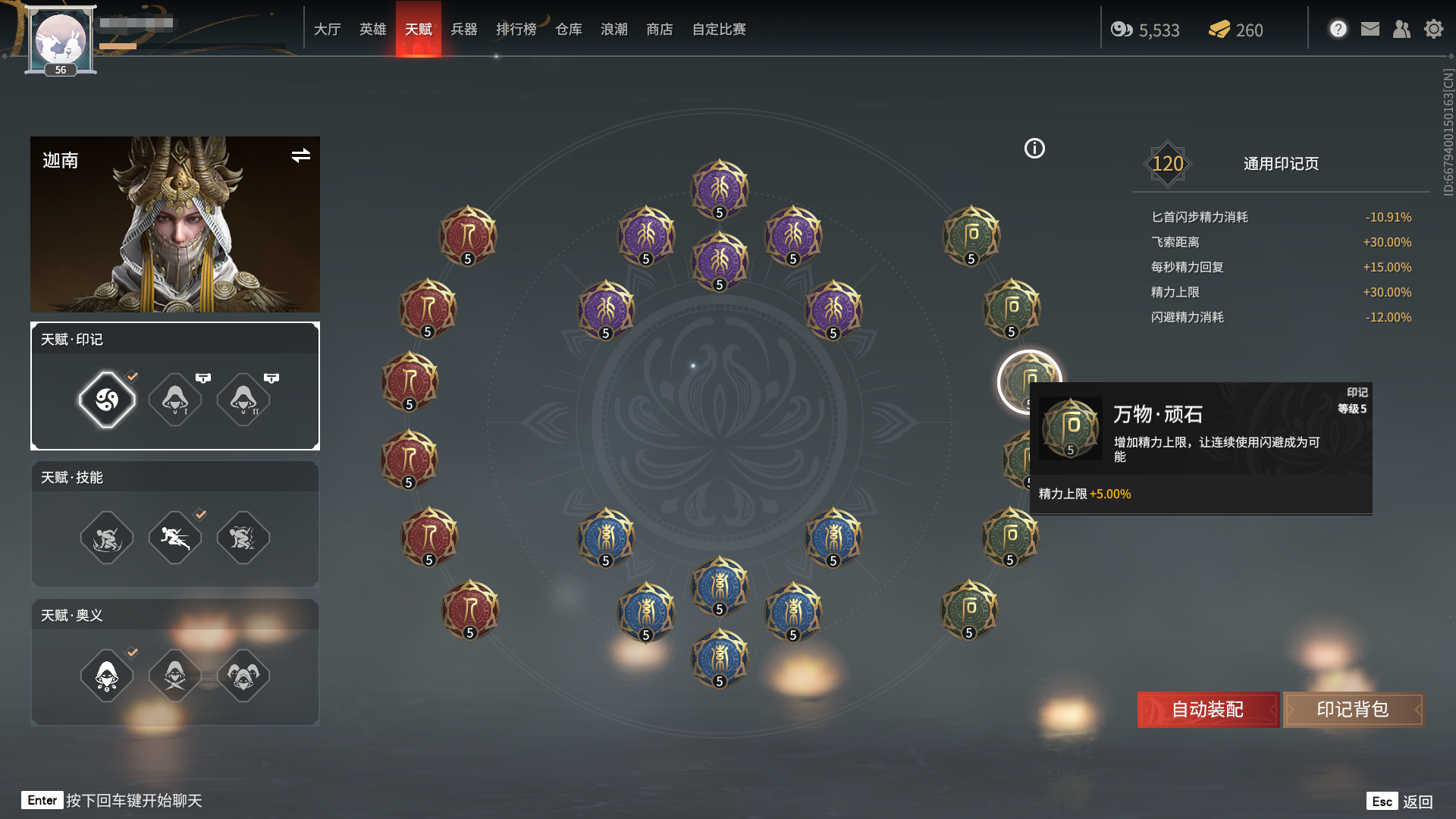Image resolution: width=1456 pixels, height=819 pixels.
Task: Select the middle dash skill under 天赋·技能
Action: [x=174, y=538]
